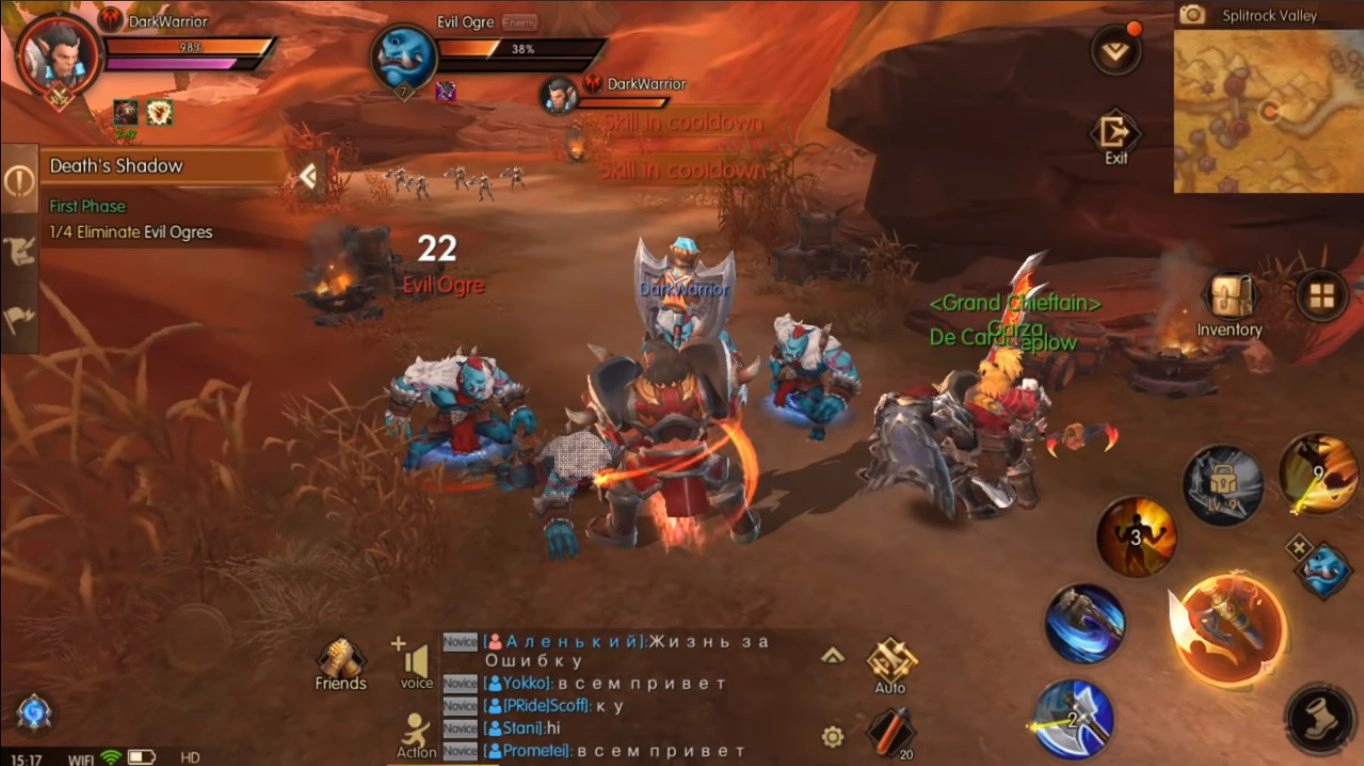
Task: Collapse the Death's Shadow quest tracker
Action: tap(308, 177)
